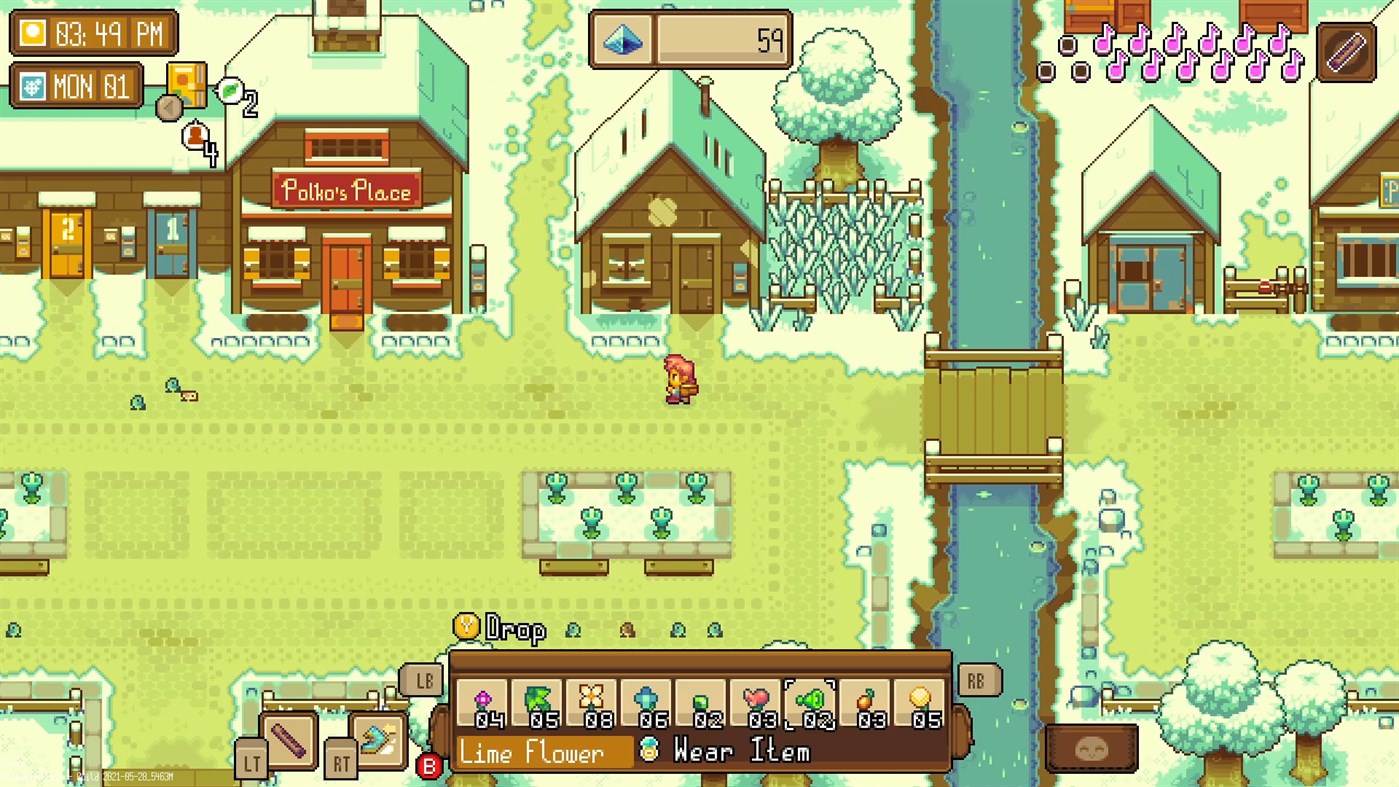The width and height of the screenshot is (1399, 787).
Task: Click the gem icon on the currency counter
Action: coord(622,40)
